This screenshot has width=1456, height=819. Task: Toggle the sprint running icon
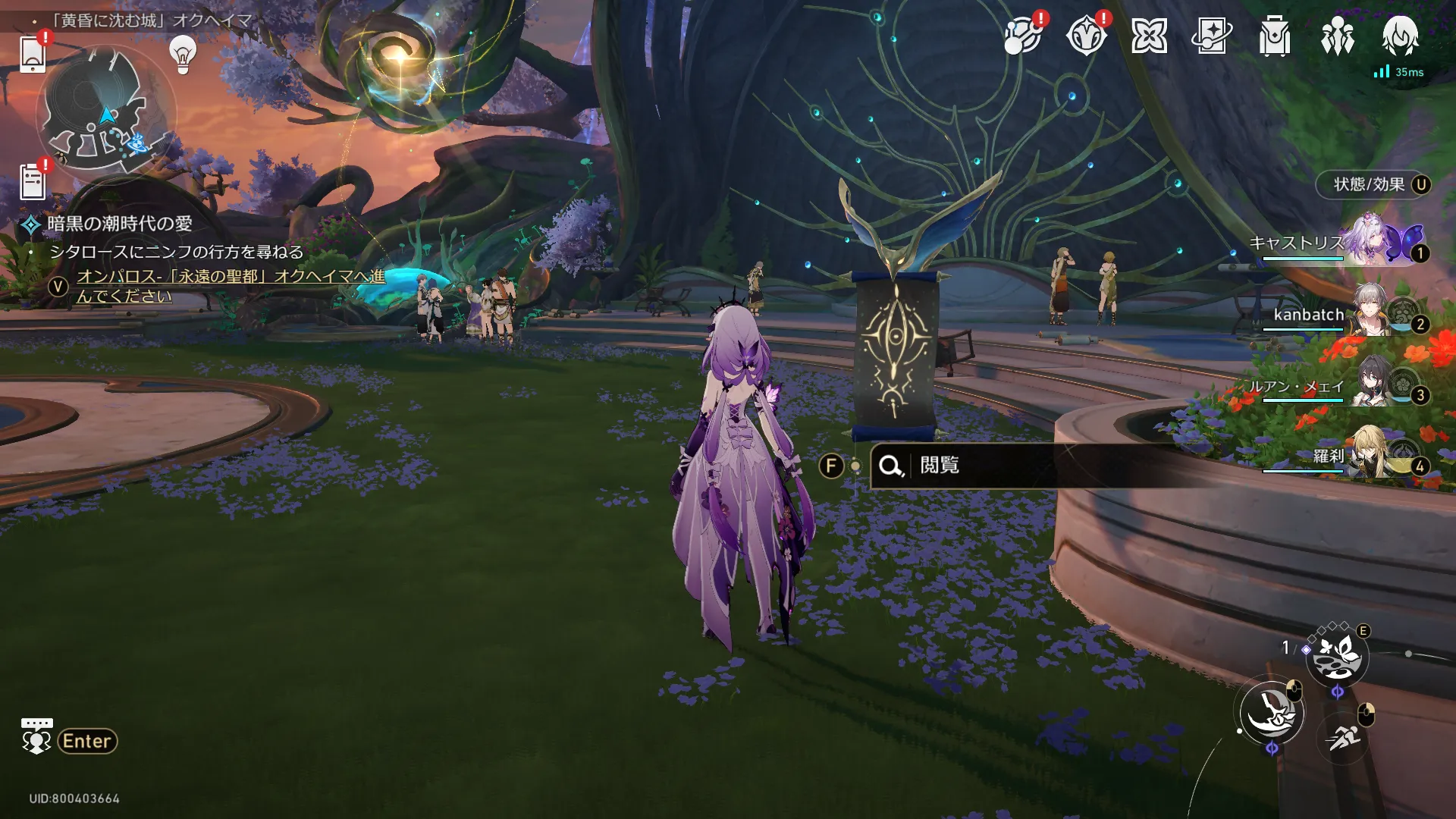(x=1343, y=736)
